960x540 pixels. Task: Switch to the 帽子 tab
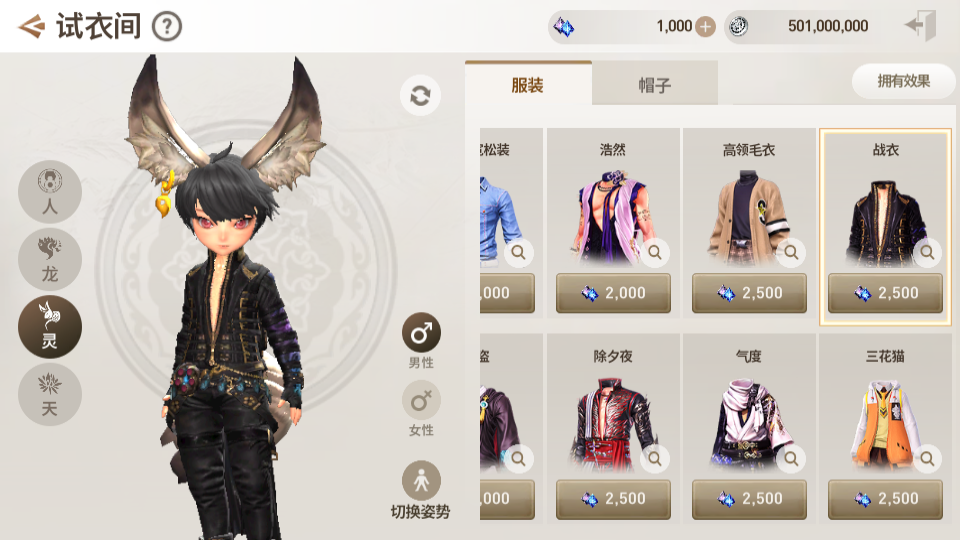point(654,85)
